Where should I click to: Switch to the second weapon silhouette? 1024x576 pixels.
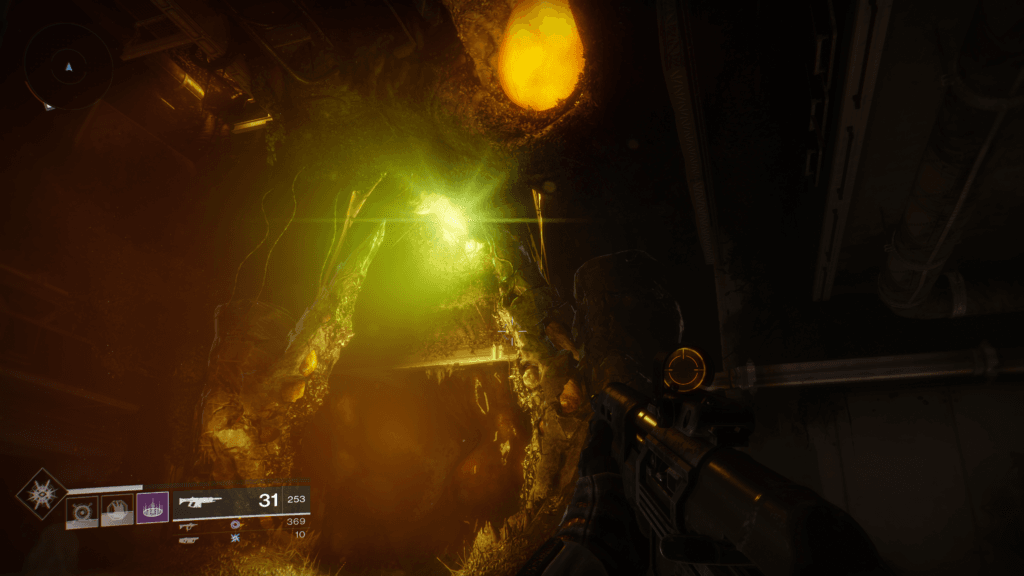coord(188,524)
